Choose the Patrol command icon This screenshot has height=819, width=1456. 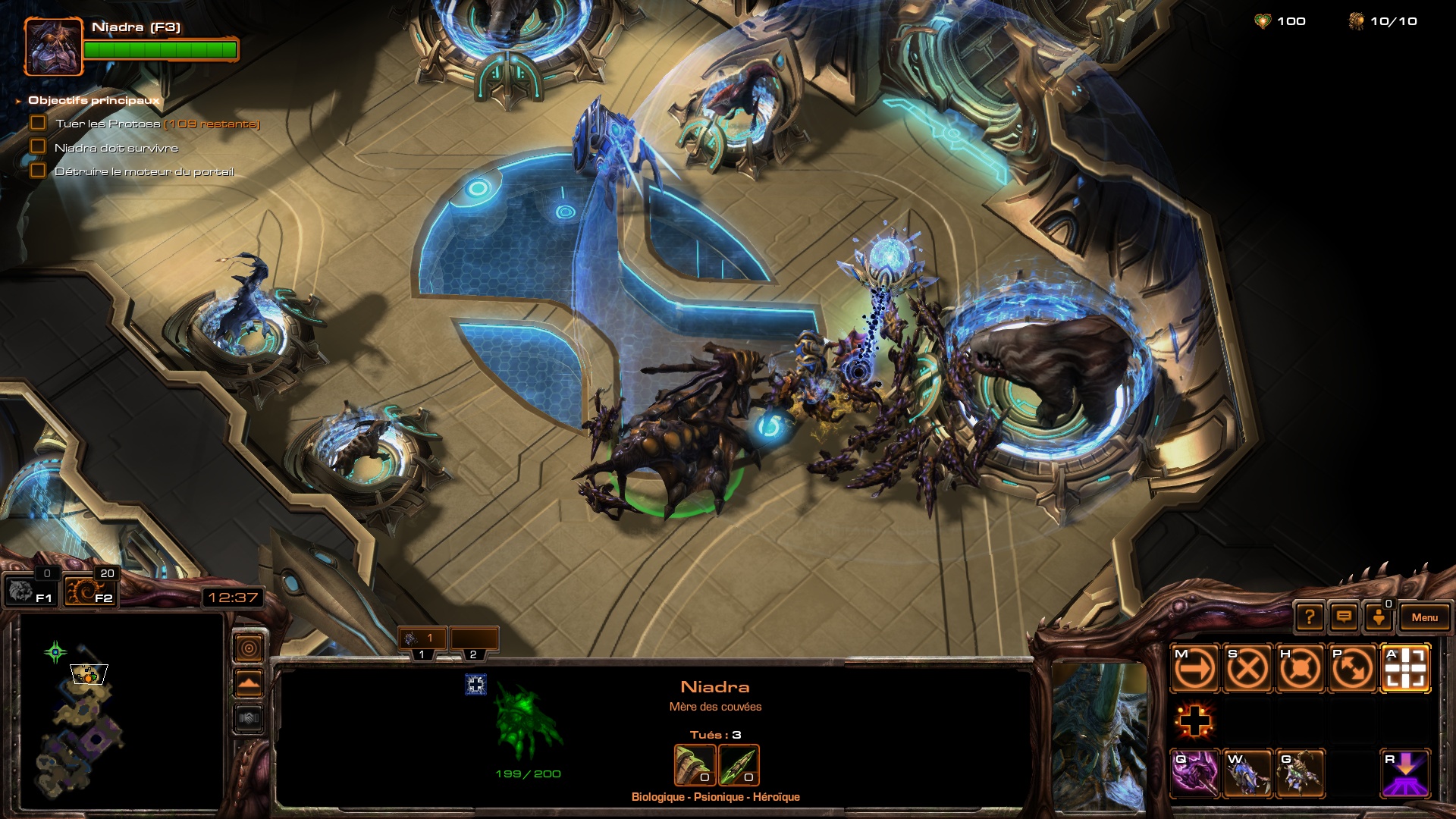(x=1353, y=669)
